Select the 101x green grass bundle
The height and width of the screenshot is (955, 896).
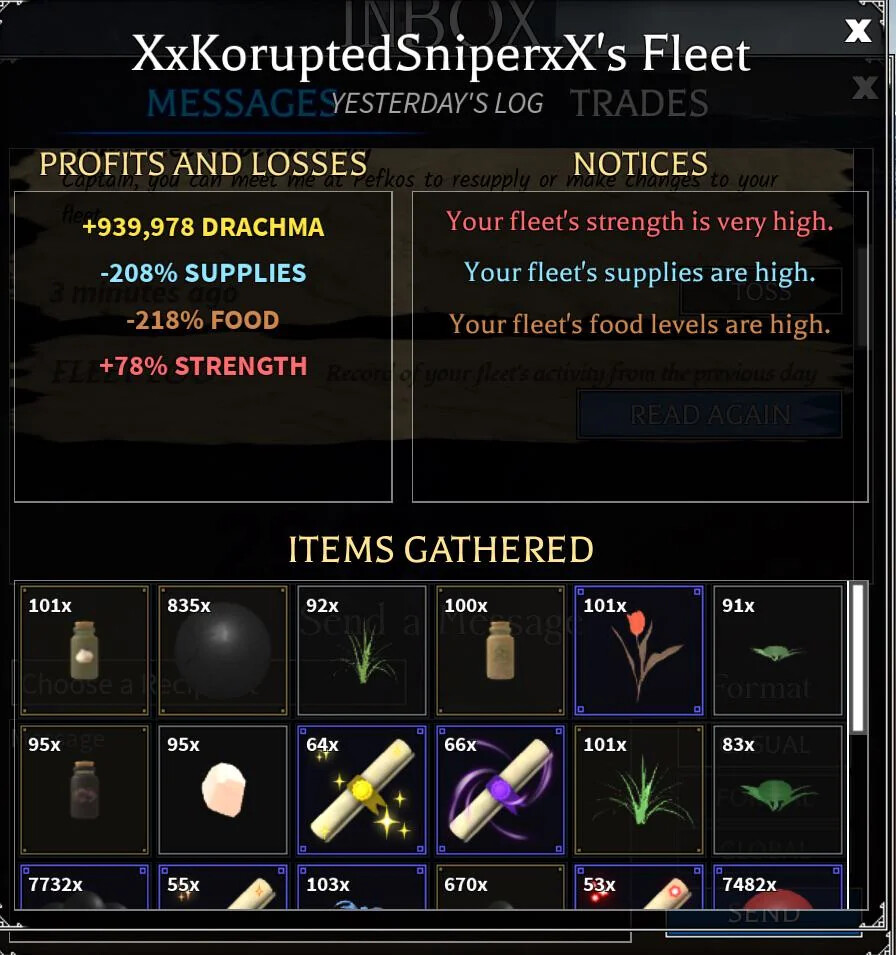click(x=639, y=789)
